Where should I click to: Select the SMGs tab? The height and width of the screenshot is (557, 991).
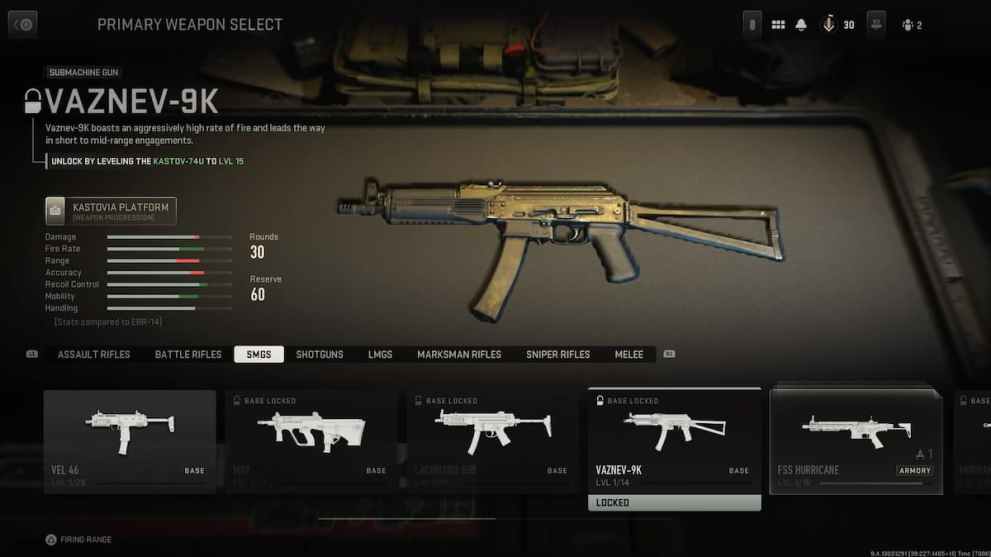(x=259, y=355)
